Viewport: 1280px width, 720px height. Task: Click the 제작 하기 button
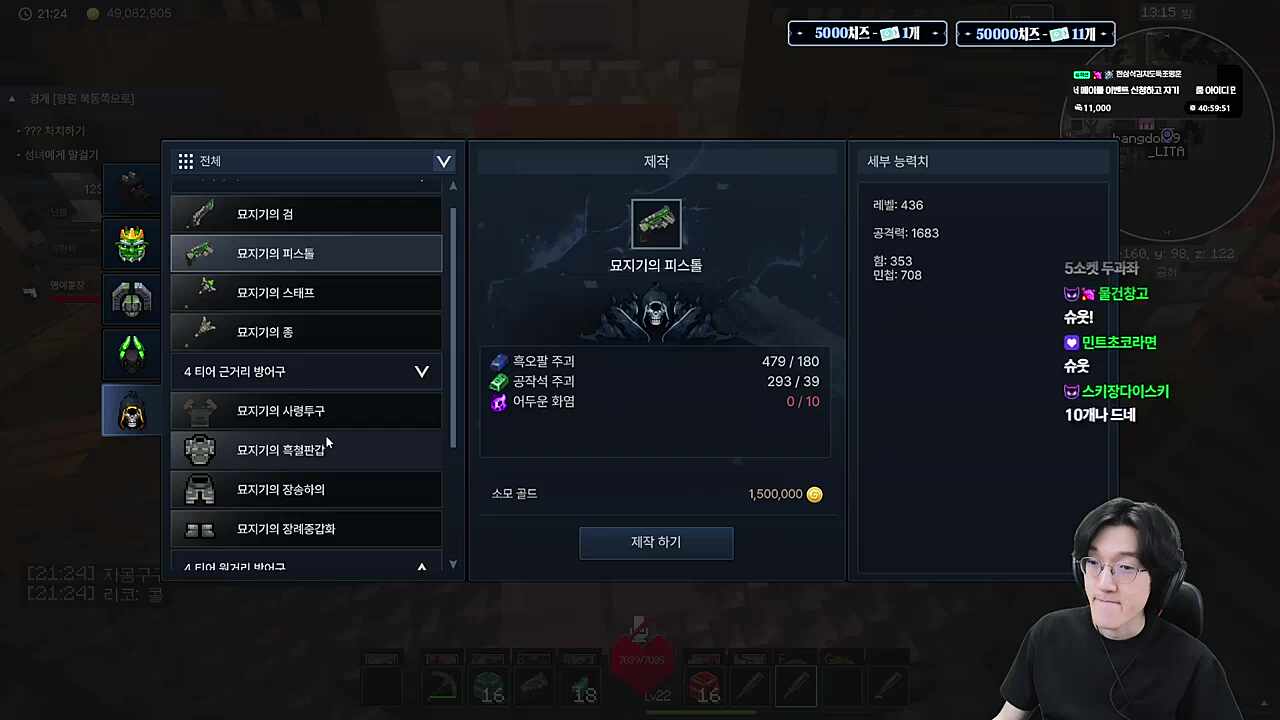[655, 541]
